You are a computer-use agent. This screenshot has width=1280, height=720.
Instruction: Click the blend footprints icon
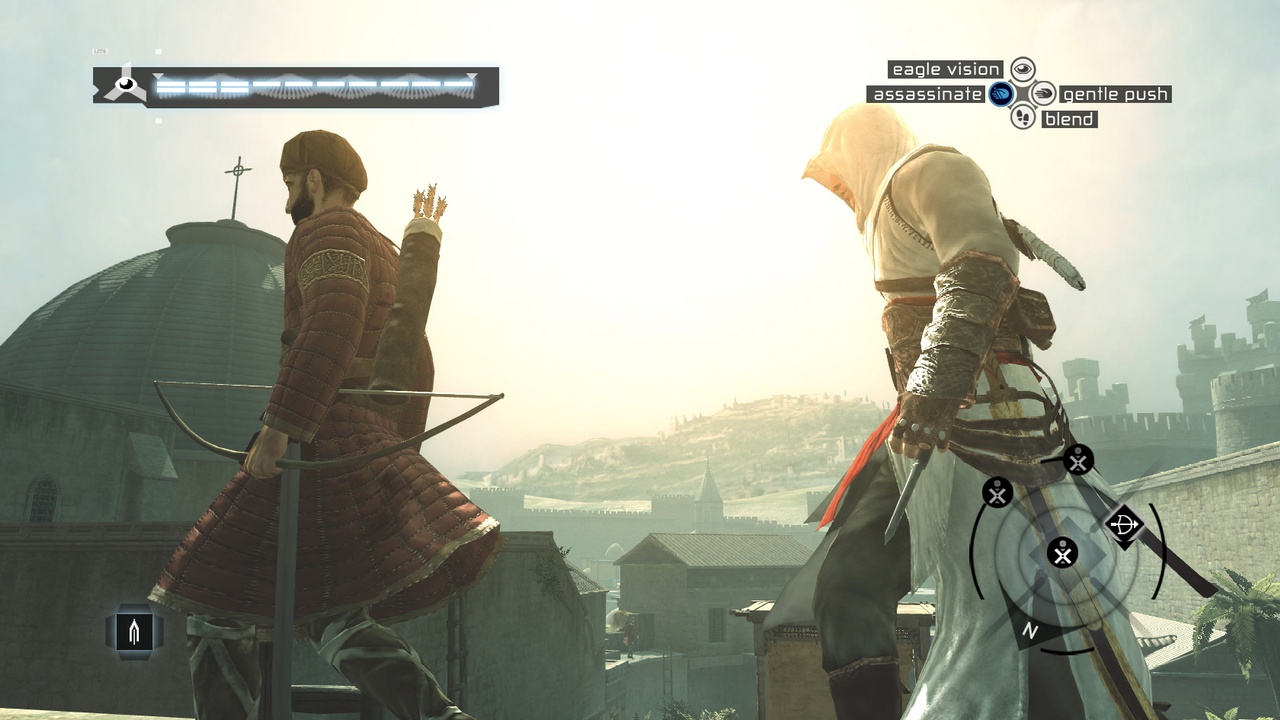pos(1023,119)
